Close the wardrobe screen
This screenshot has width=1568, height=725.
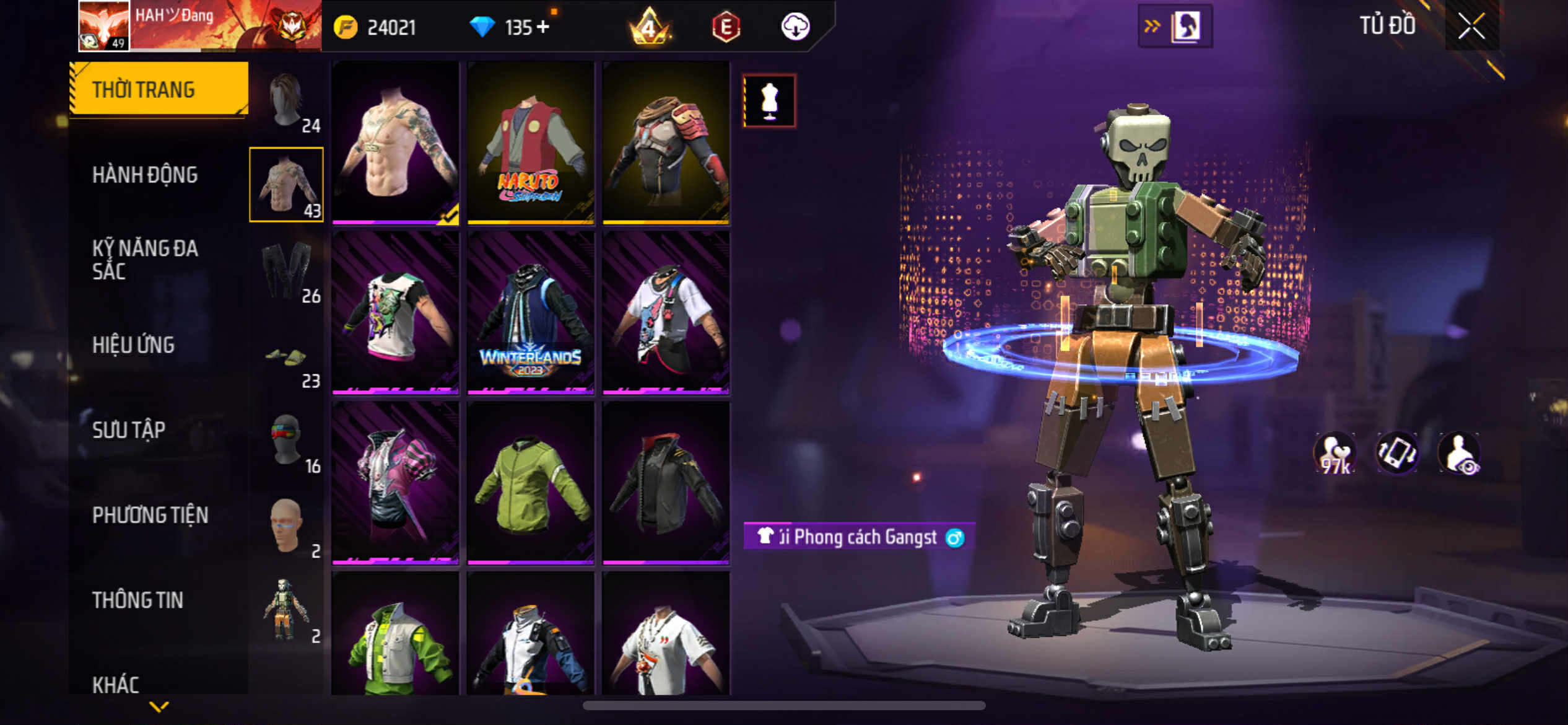pos(1471,27)
